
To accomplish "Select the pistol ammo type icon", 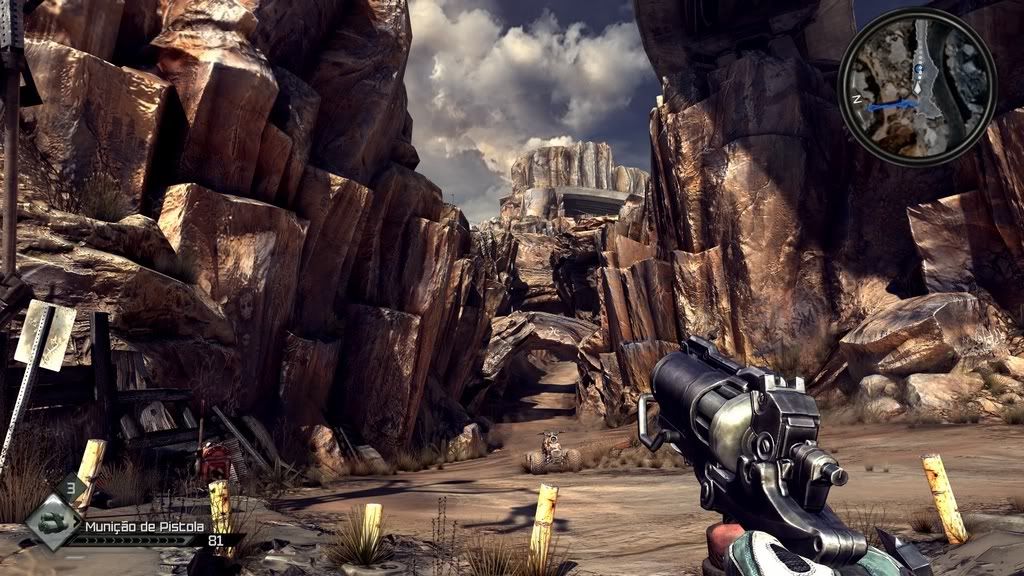I will pyautogui.click(x=52, y=524).
